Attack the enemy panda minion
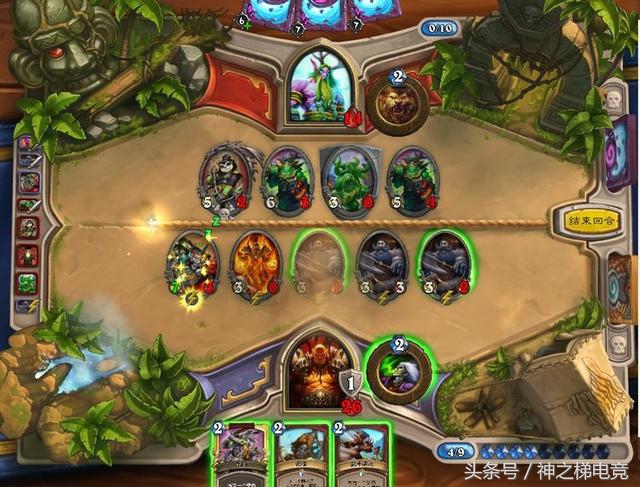This screenshot has height=487, width=640. tap(226, 178)
